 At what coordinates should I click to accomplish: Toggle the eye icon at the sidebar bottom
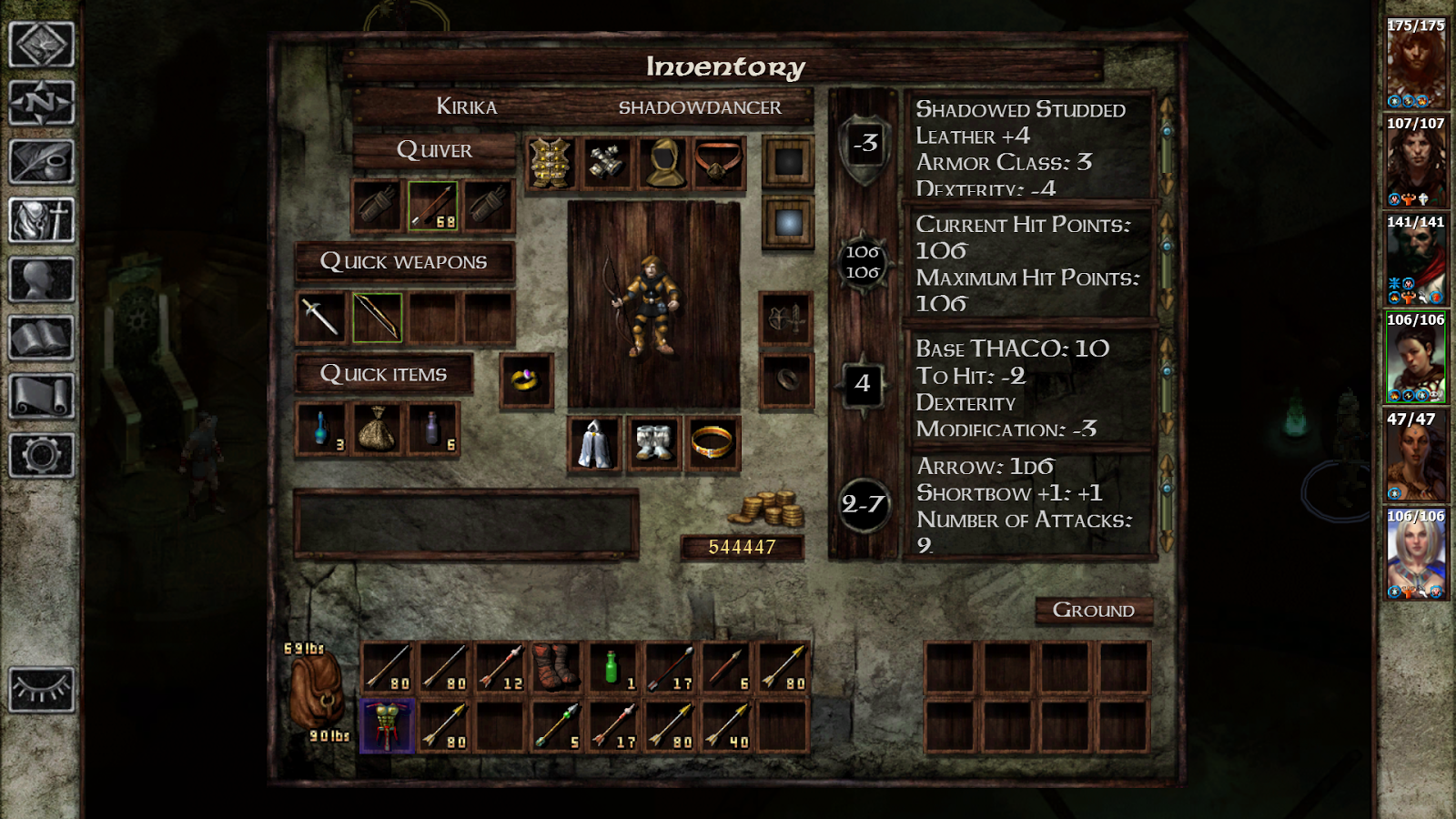pos(41,689)
